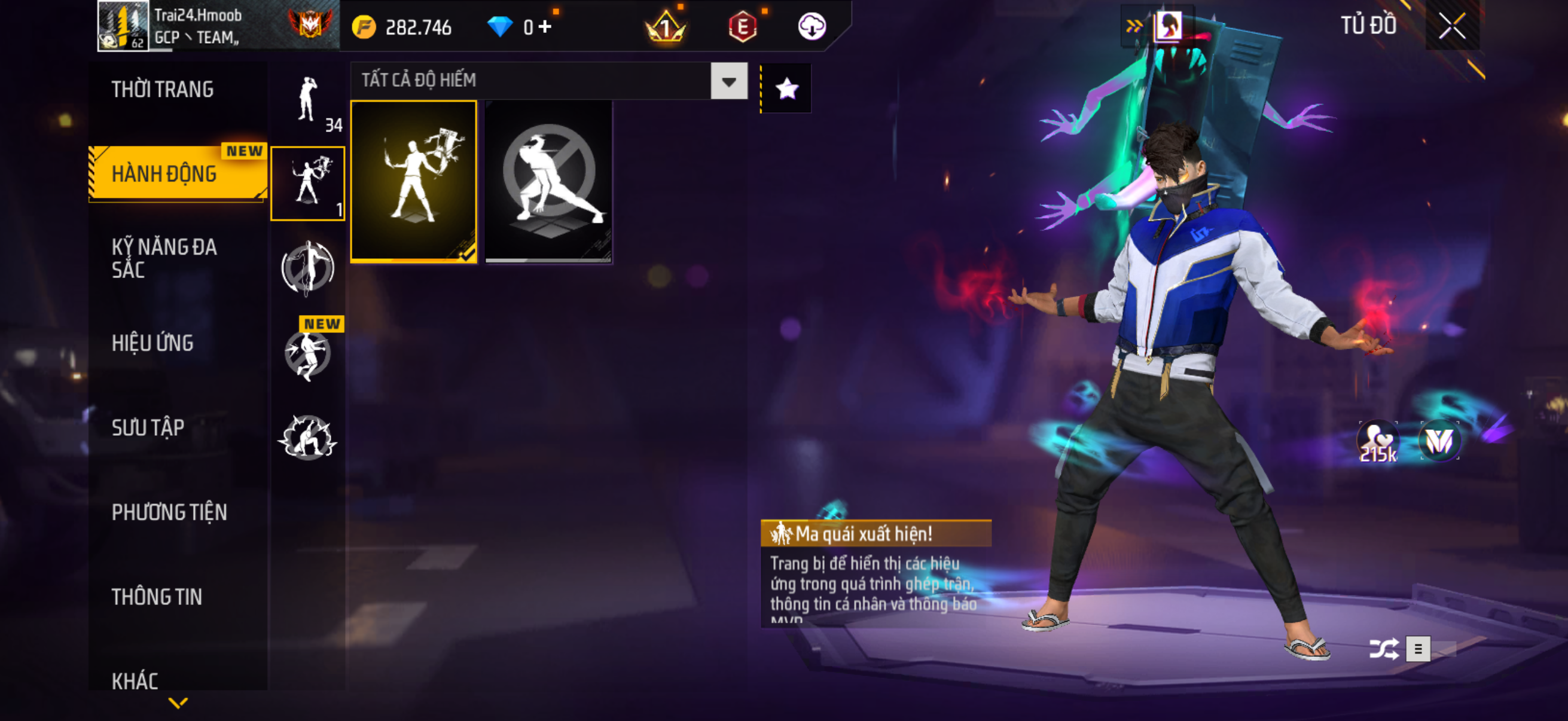Toggle the star favorites filter

click(x=786, y=89)
